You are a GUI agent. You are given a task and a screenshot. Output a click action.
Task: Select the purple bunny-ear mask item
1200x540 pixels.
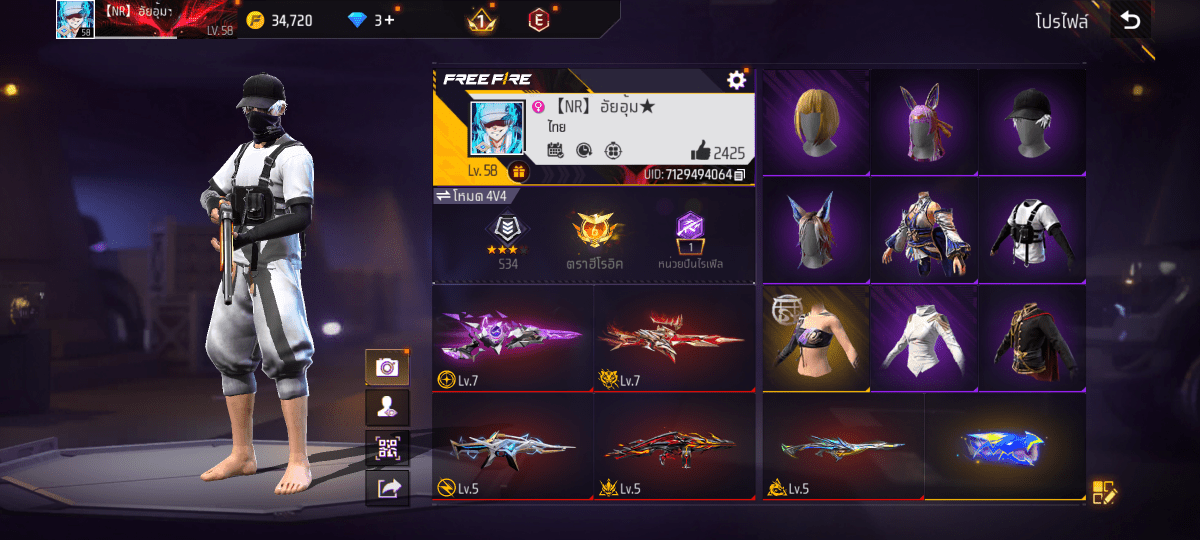point(923,122)
